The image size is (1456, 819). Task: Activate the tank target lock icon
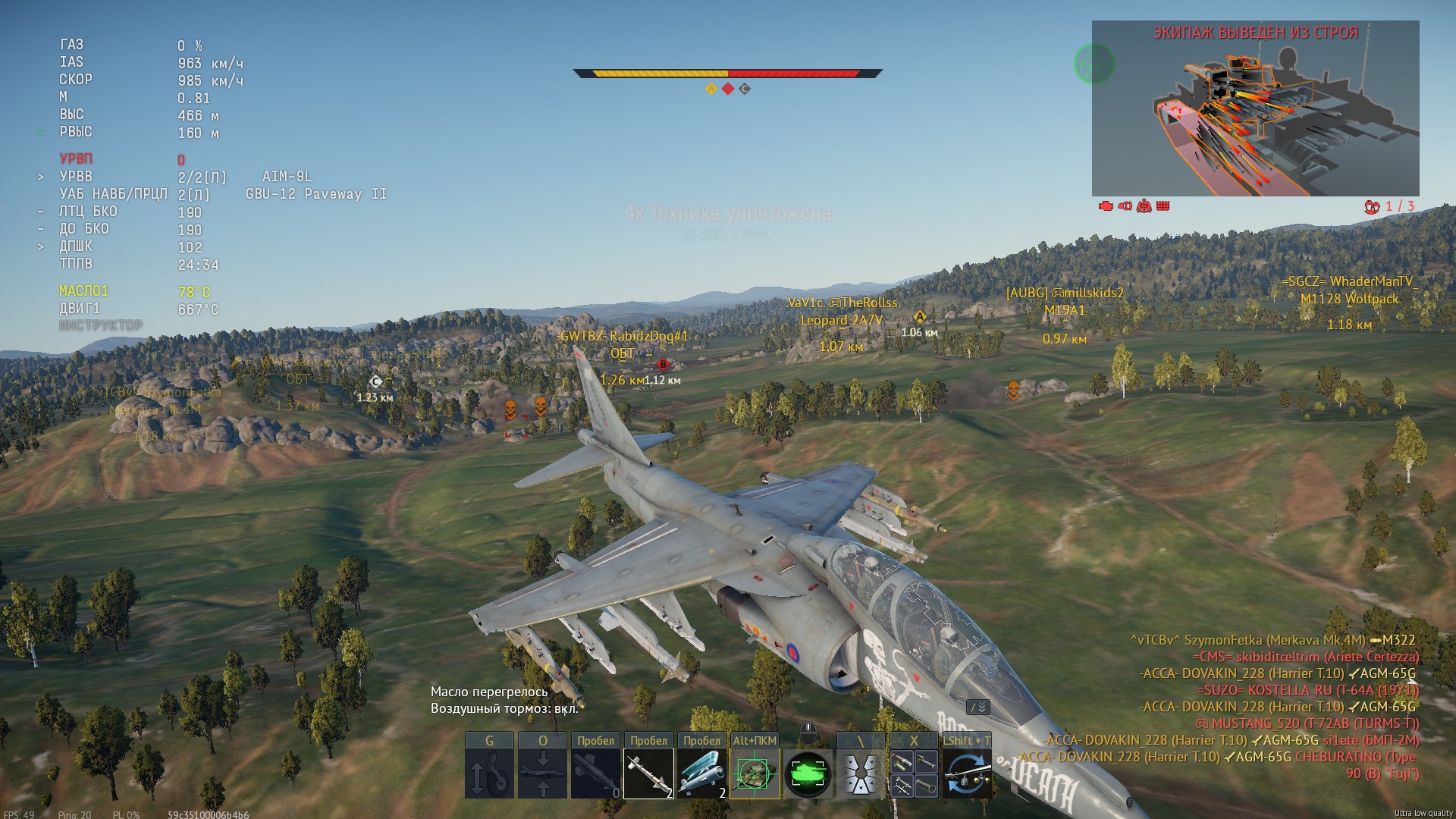[755, 773]
